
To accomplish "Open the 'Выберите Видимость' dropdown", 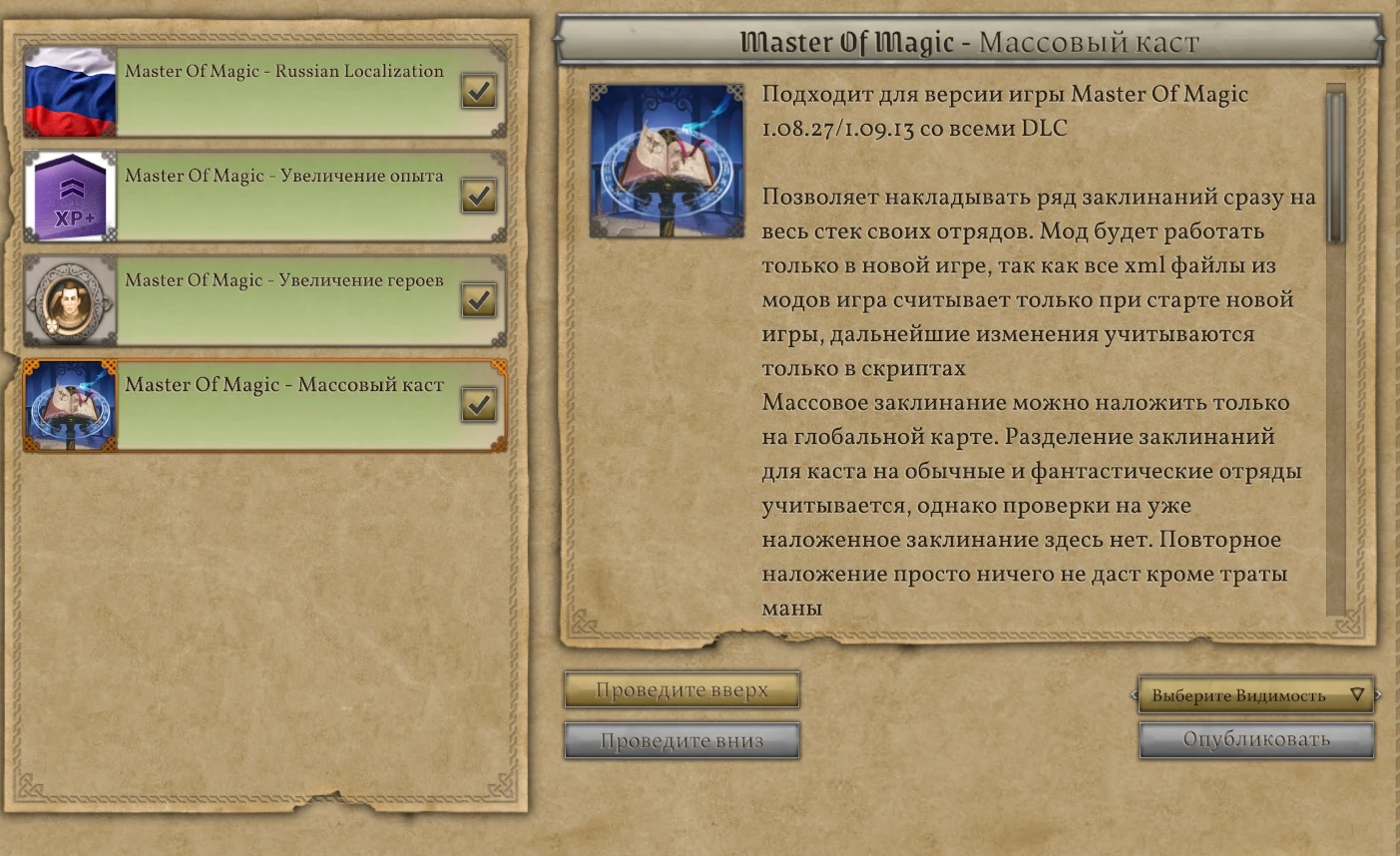I will click(x=1255, y=694).
